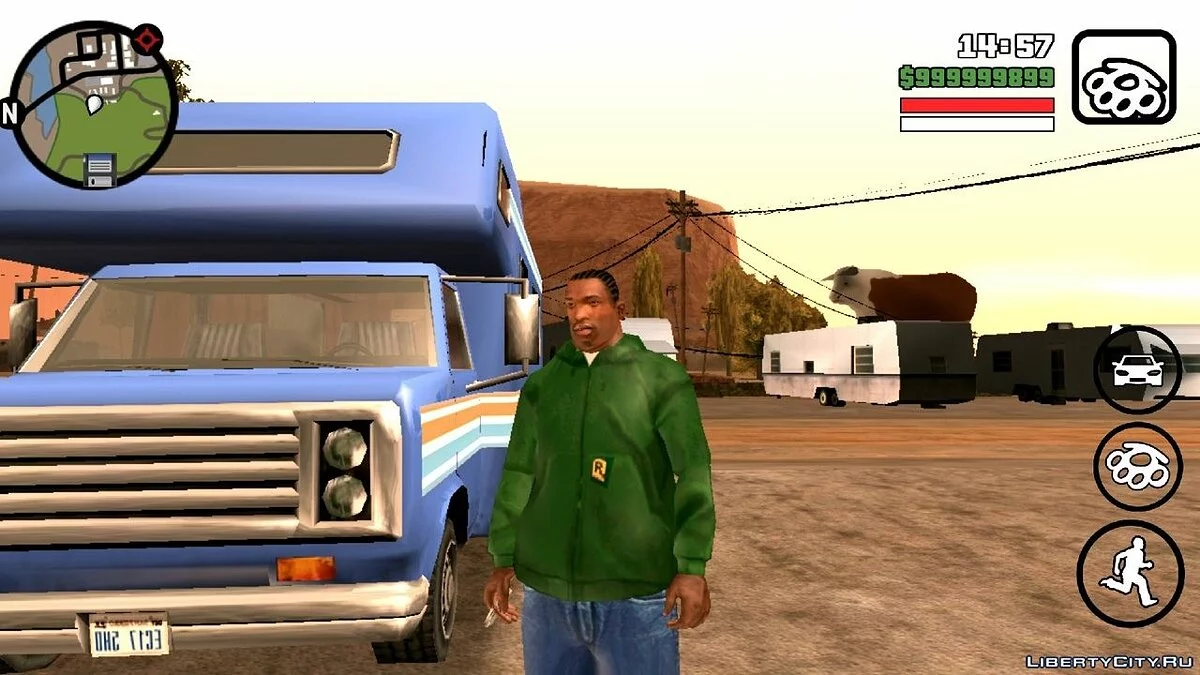The image size is (1200, 675).
Task: Open the circular radar minimap
Action: click(96, 103)
